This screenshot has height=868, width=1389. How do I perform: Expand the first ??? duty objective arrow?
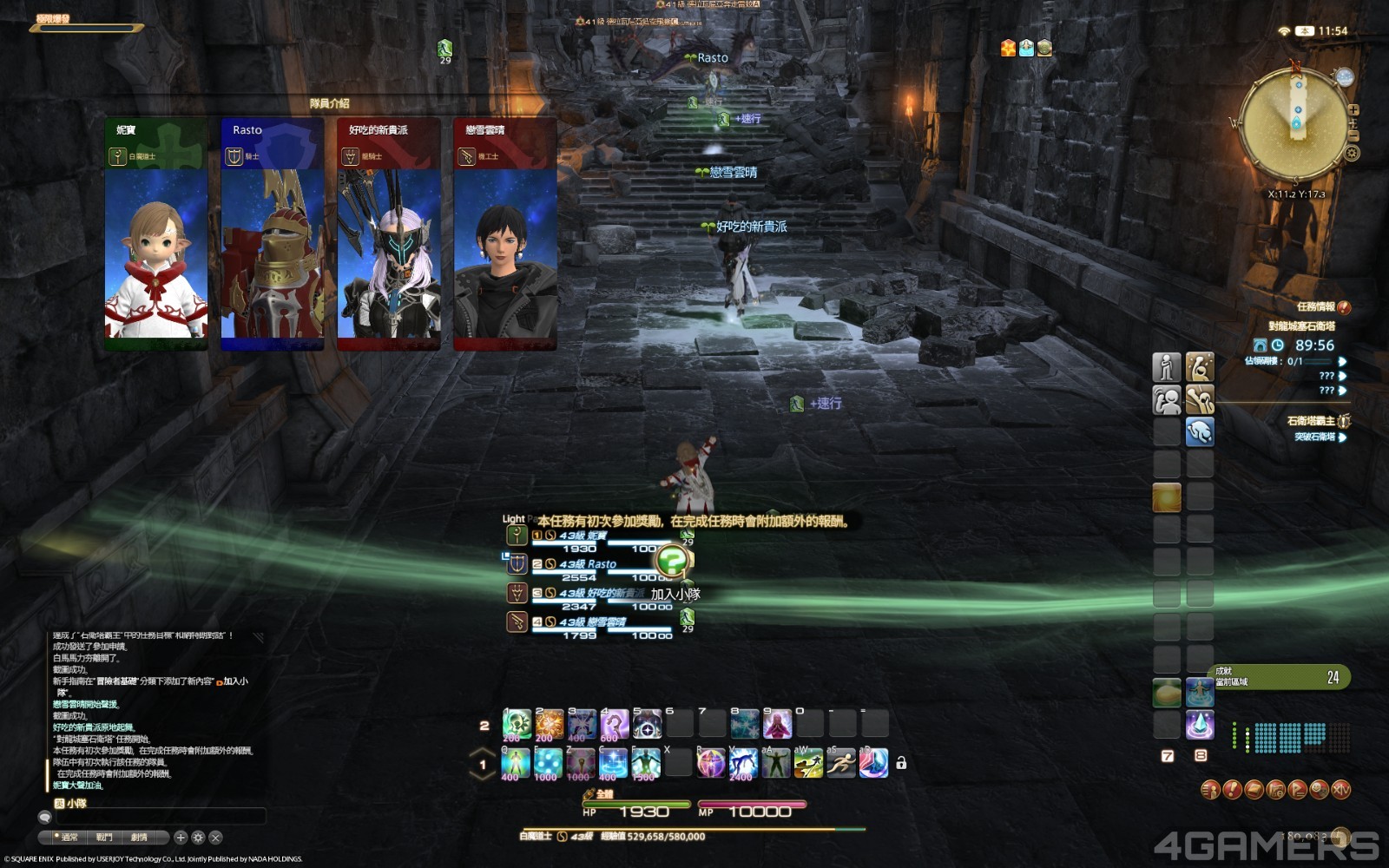tap(1343, 376)
